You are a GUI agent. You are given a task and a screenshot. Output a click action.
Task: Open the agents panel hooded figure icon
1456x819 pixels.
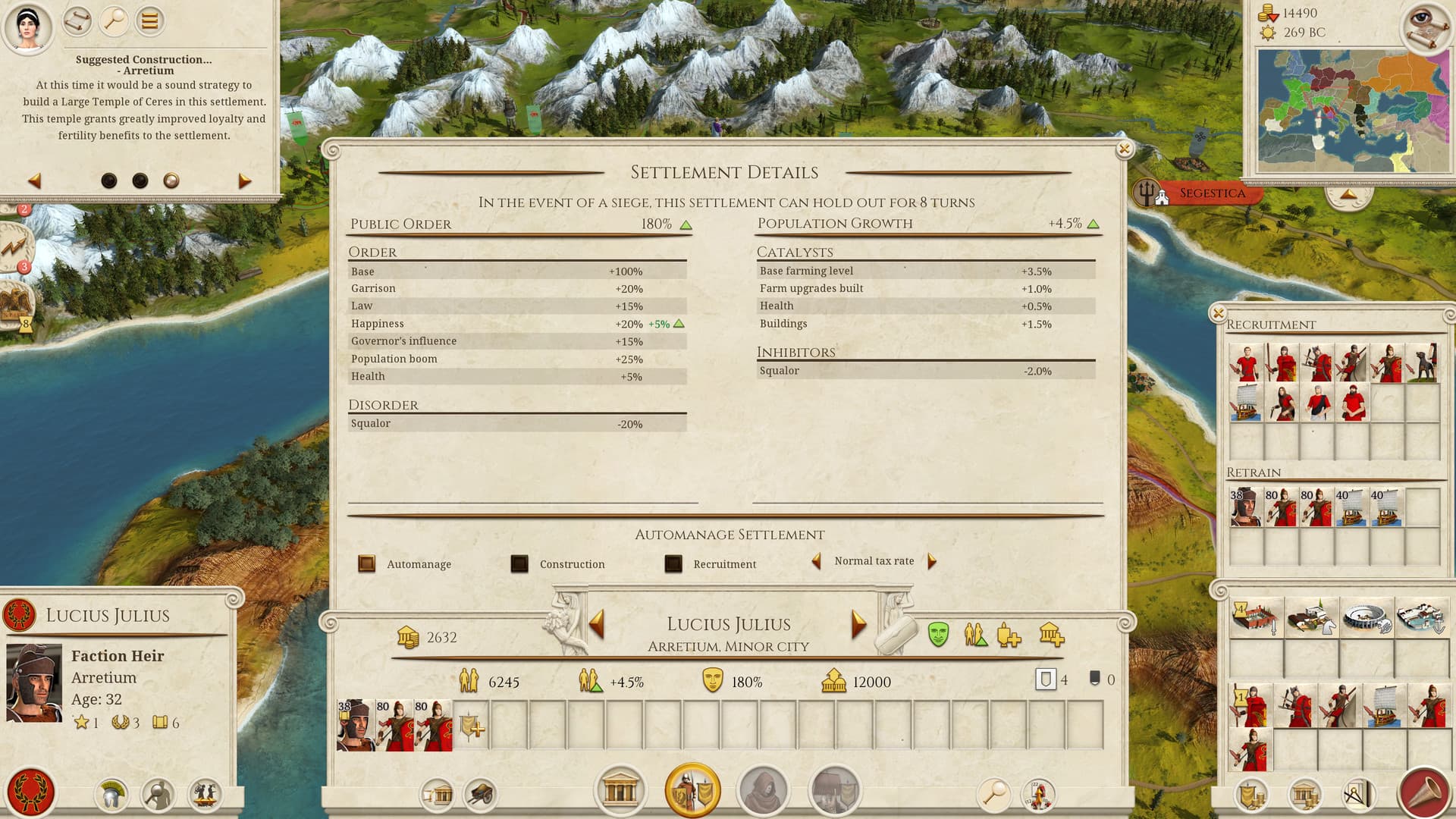[764, 791]
